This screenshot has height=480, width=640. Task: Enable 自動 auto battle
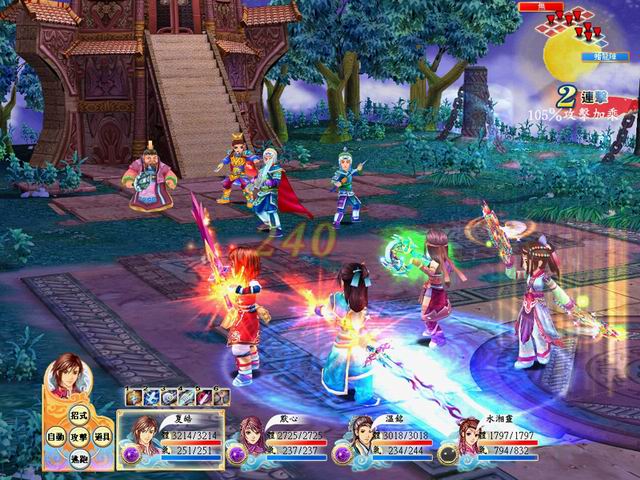pyautogui.click(x=56, y=437)
